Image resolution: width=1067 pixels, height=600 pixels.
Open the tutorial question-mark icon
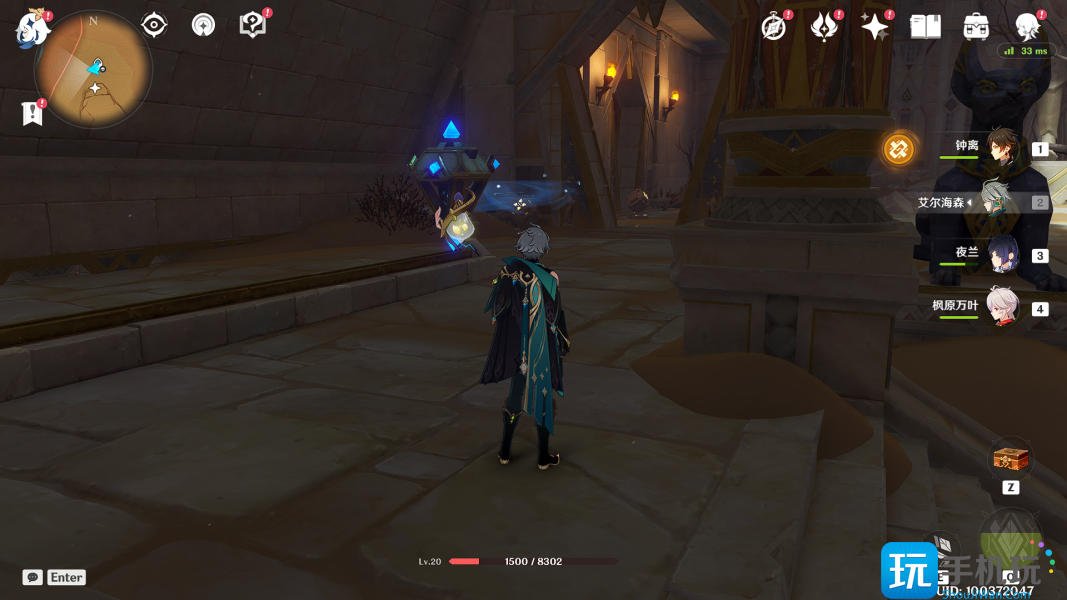coord(253,25)
